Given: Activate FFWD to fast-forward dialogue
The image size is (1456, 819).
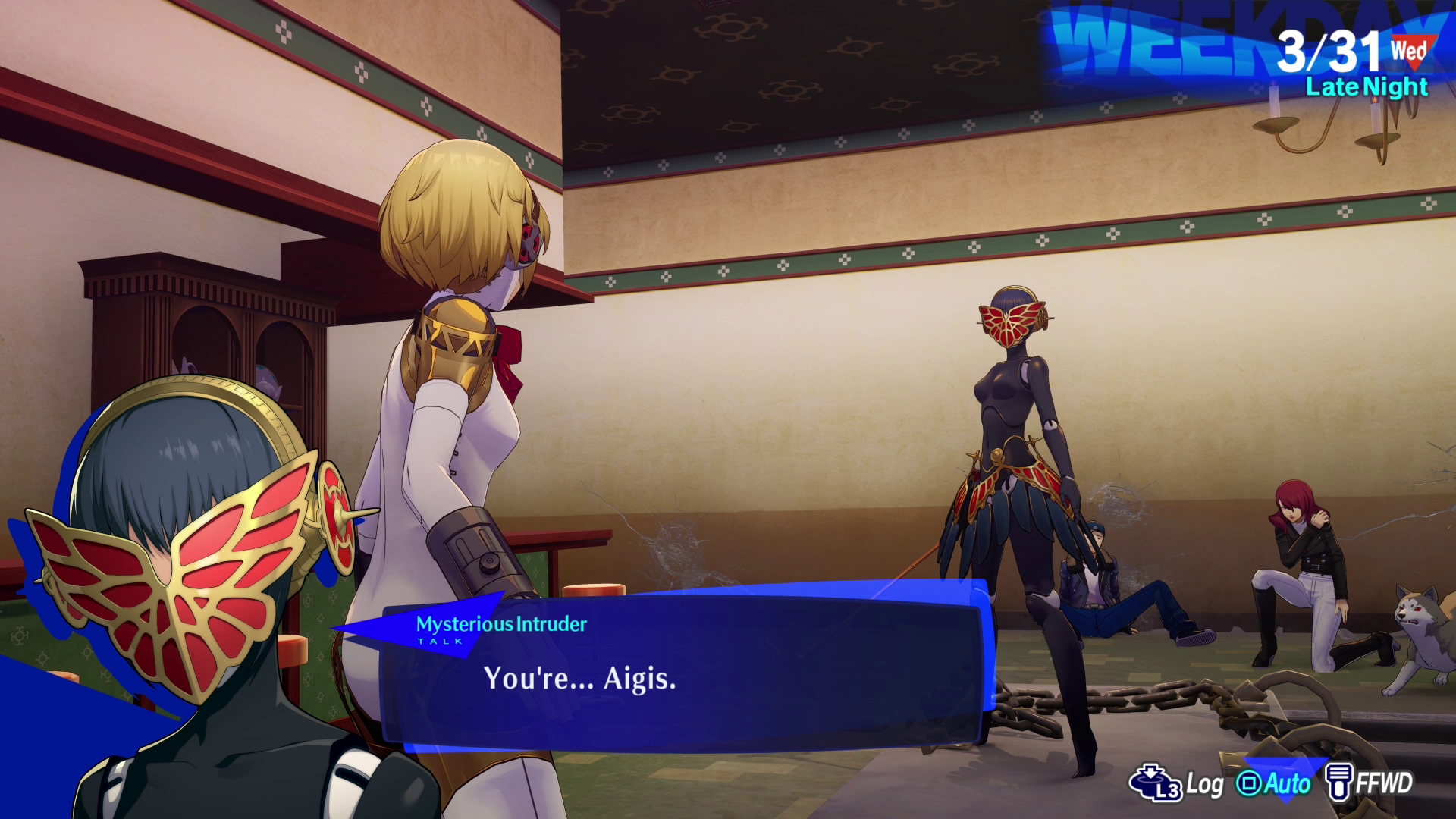Looking at the screenshot, I should point(1369,783).
